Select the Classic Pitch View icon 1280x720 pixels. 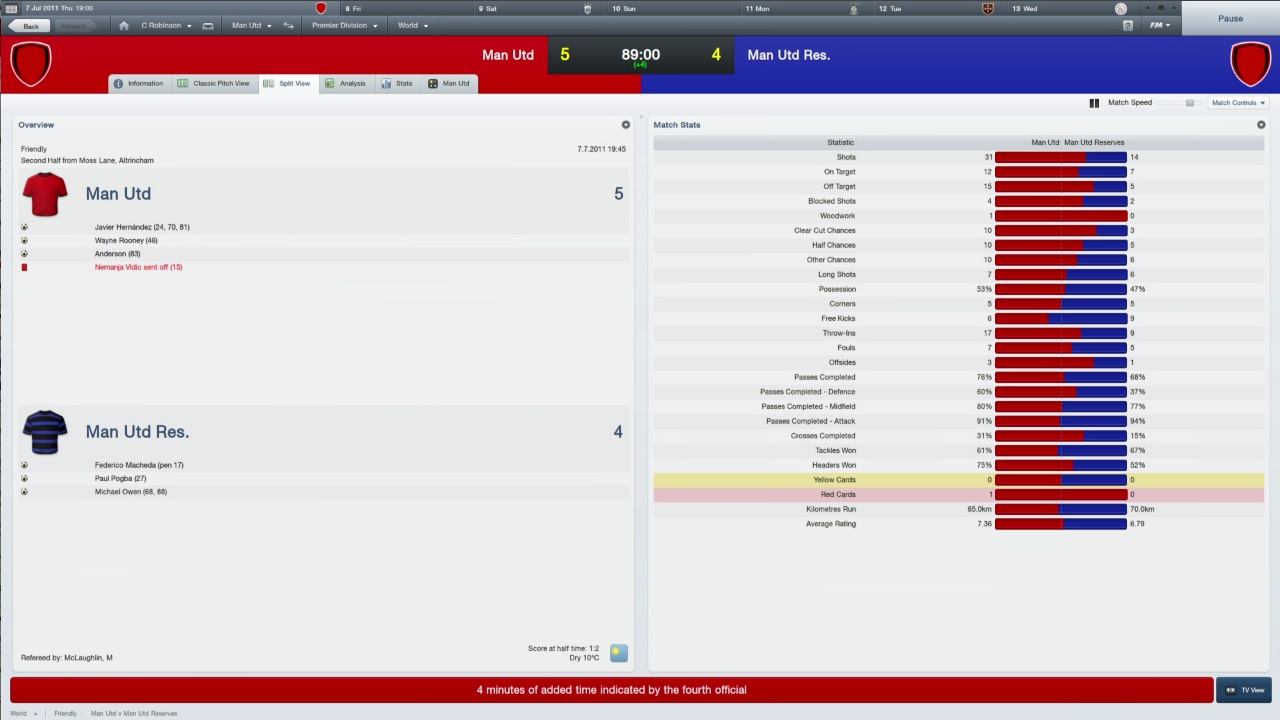183,83
